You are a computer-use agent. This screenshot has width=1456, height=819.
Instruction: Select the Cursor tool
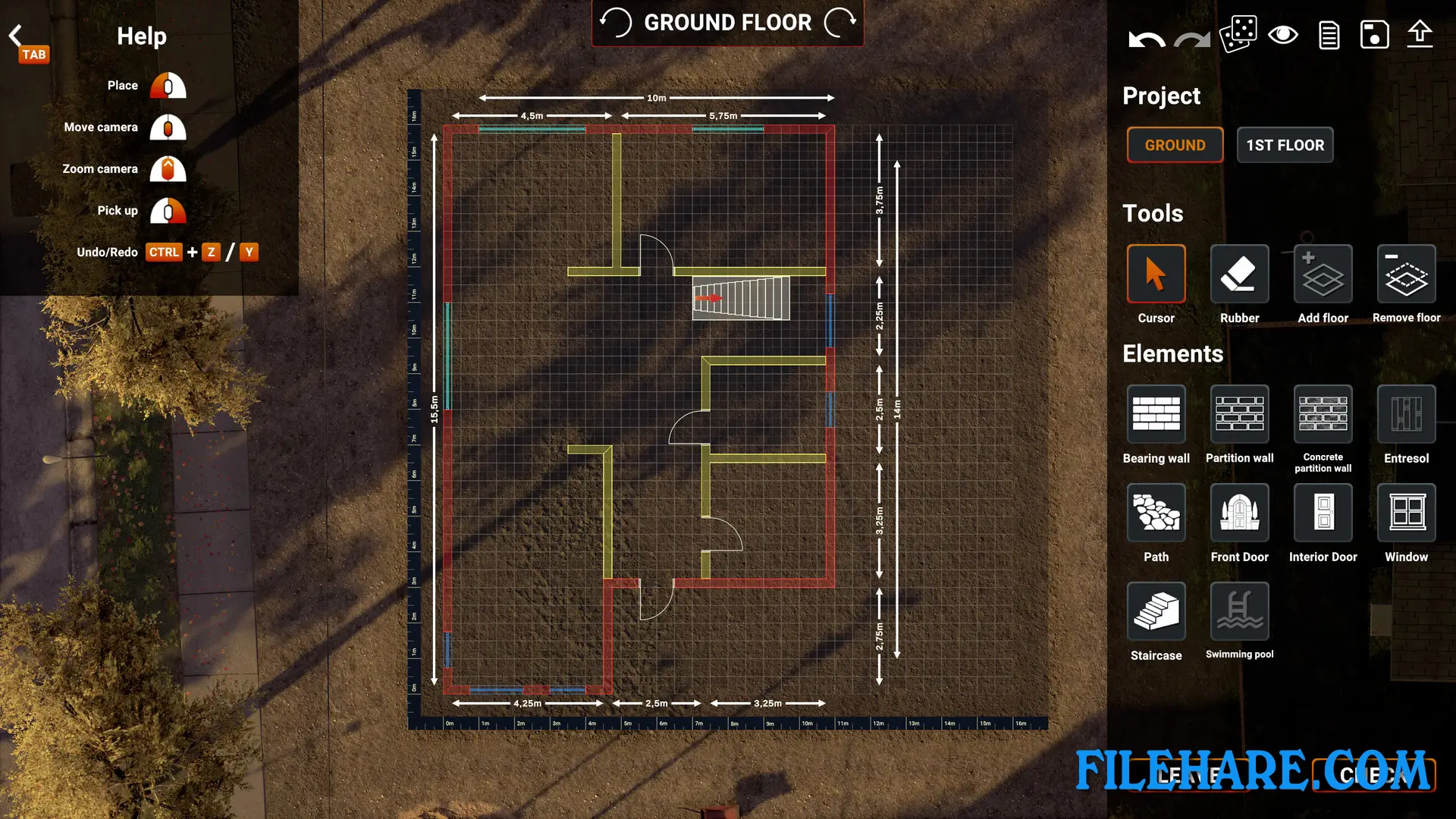[x=1156, y=275]
